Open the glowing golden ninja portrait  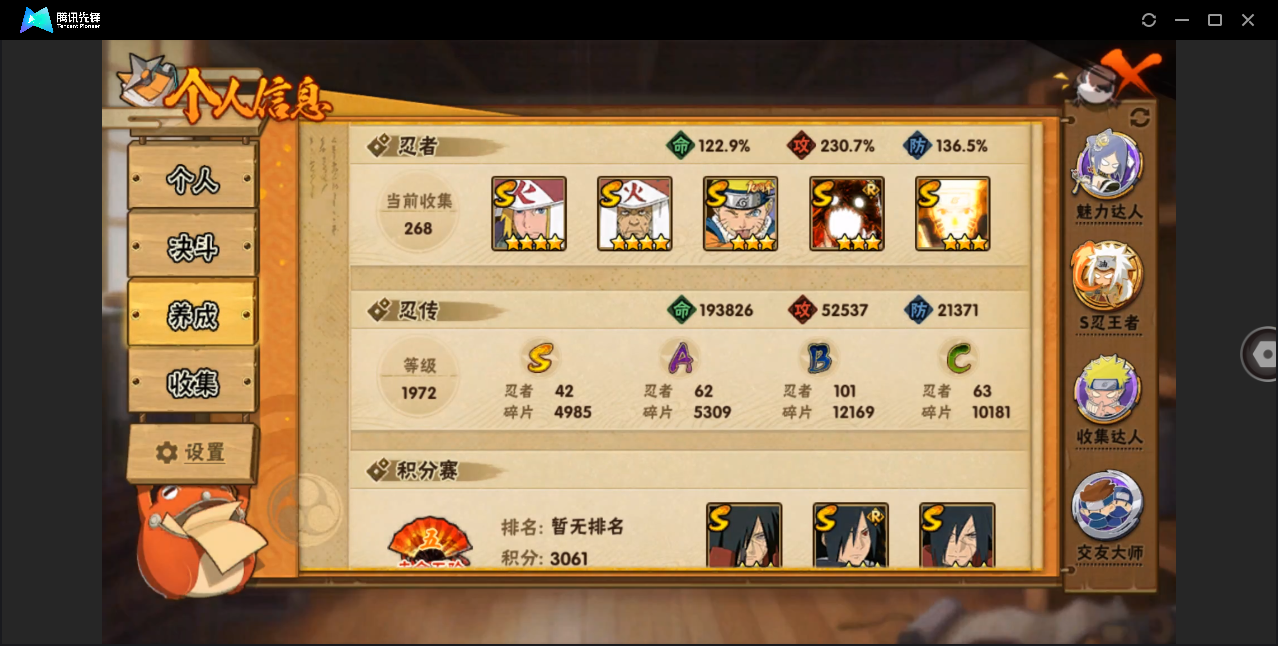pyautogui.click(x=953, y=214)
